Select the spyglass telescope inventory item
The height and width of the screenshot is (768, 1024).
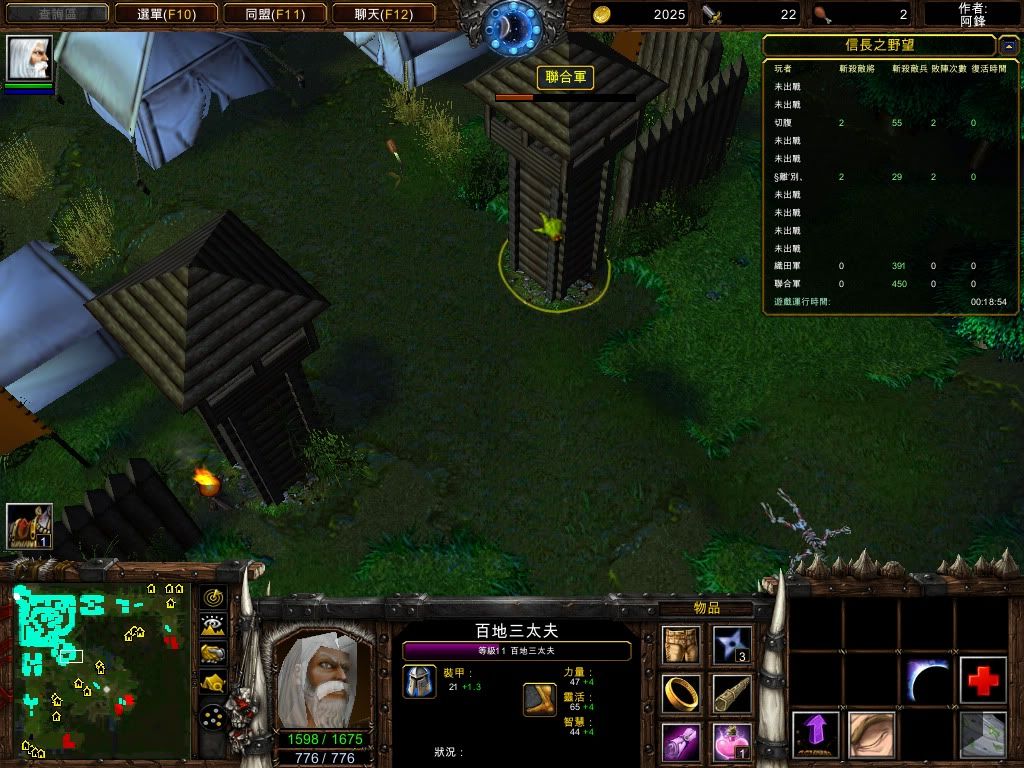coord(732,693)
